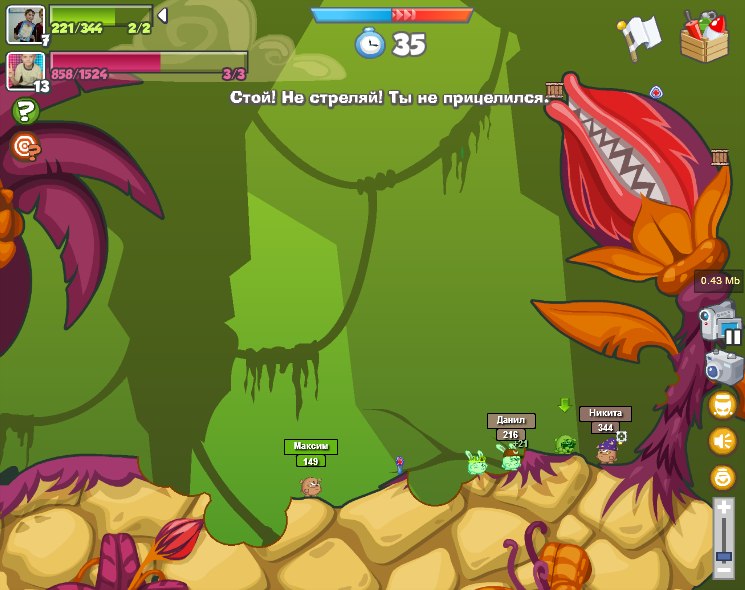745x590 pixels.
Task: Take a screenshot with the camera icon
Action: pos(723,367)
